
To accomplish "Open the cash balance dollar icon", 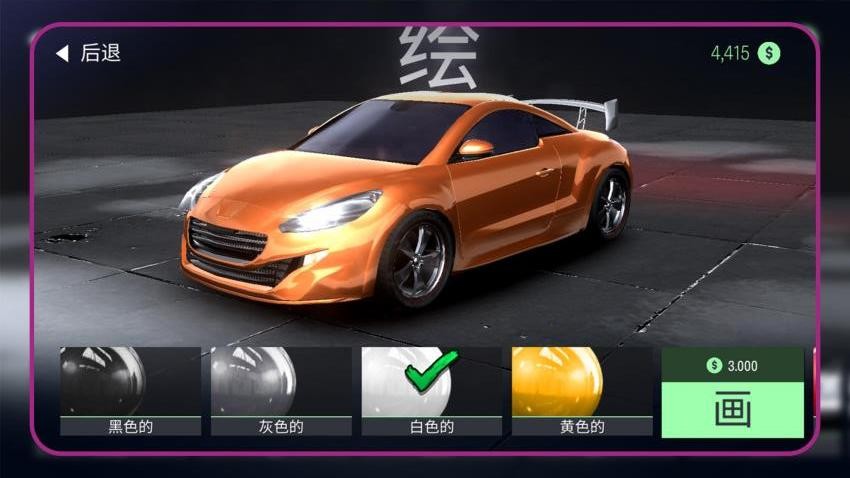I will 768,54.
